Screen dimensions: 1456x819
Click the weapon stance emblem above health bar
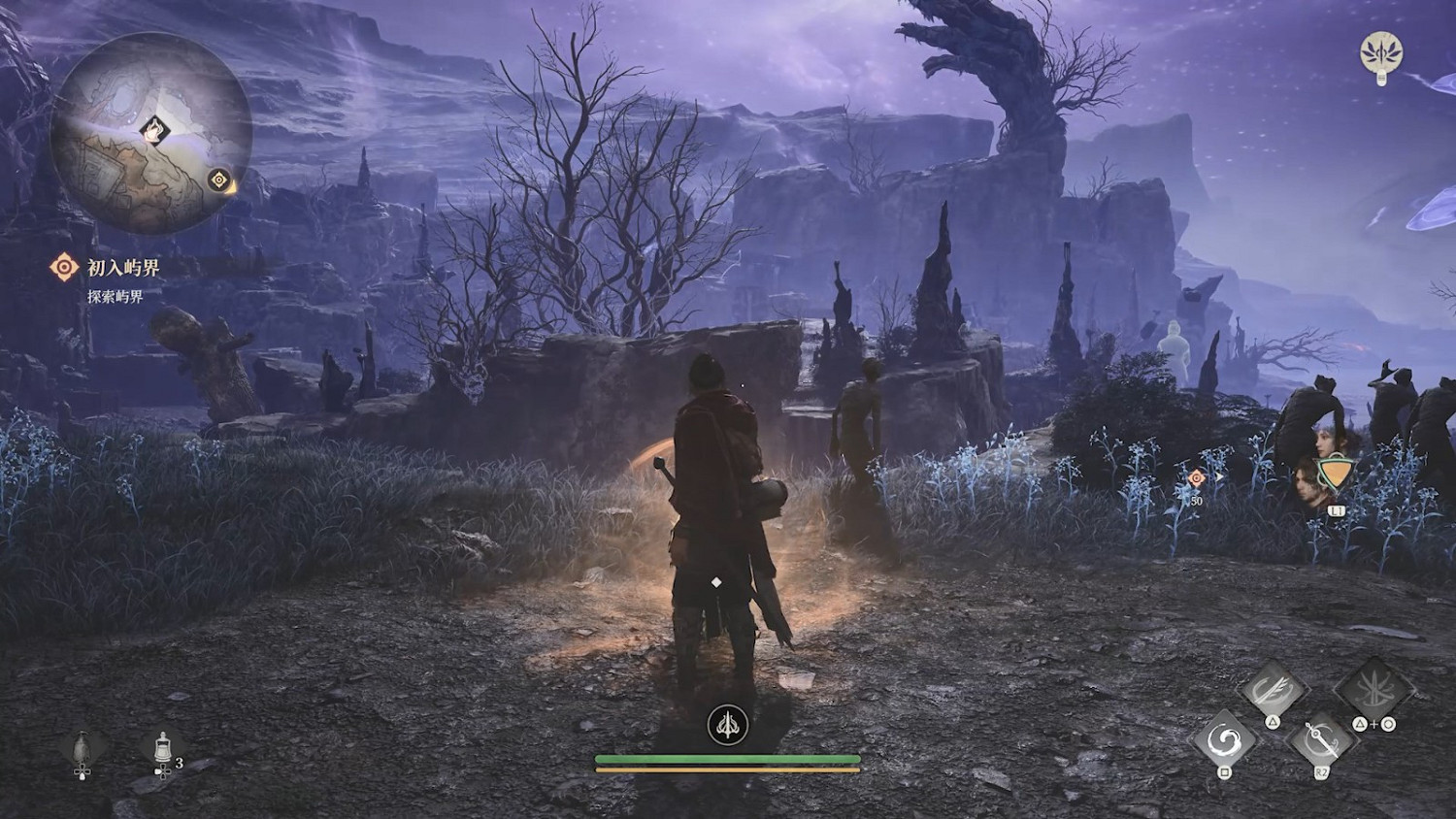[x=727, y=726]
